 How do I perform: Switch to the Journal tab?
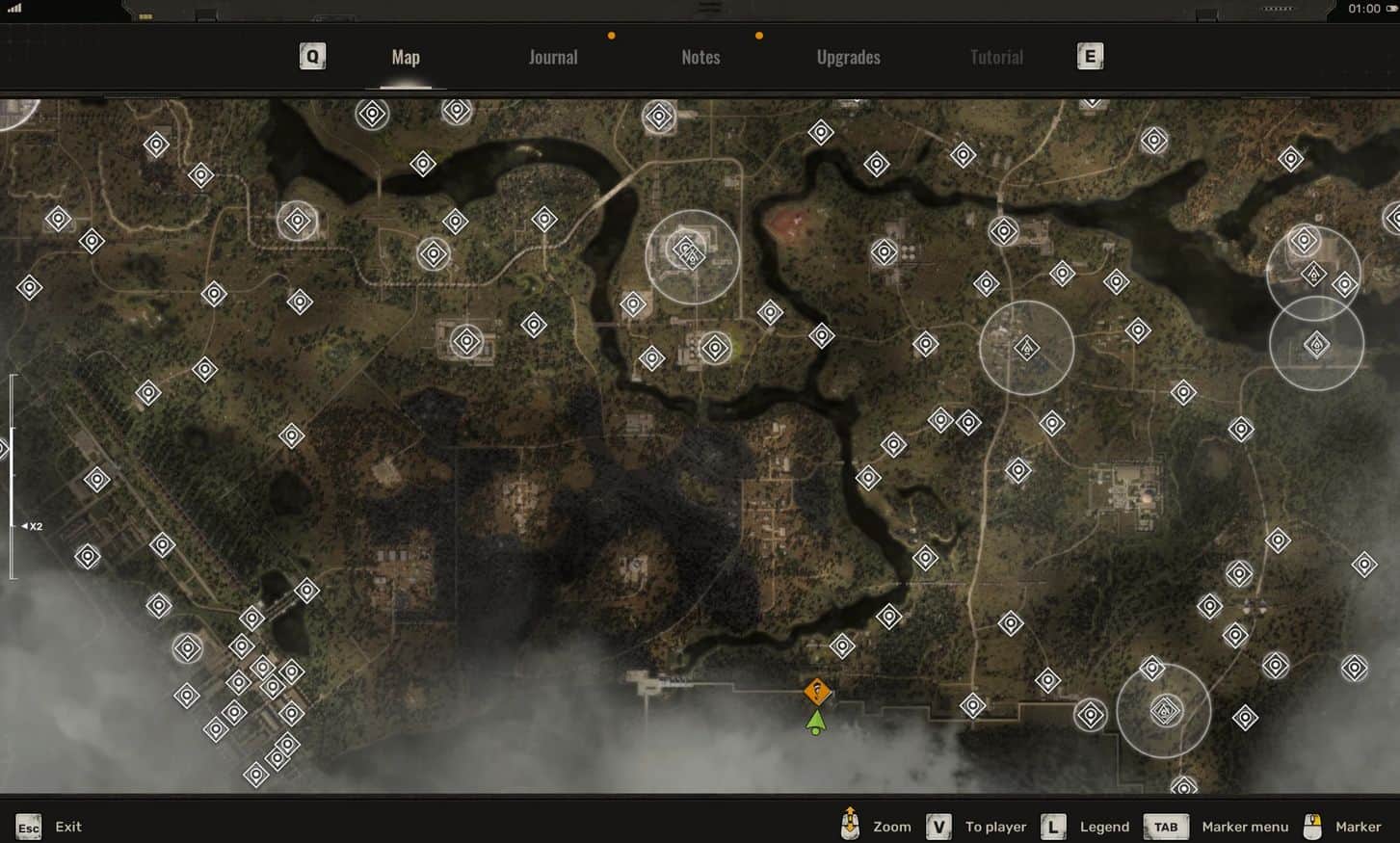coord(552,56)
